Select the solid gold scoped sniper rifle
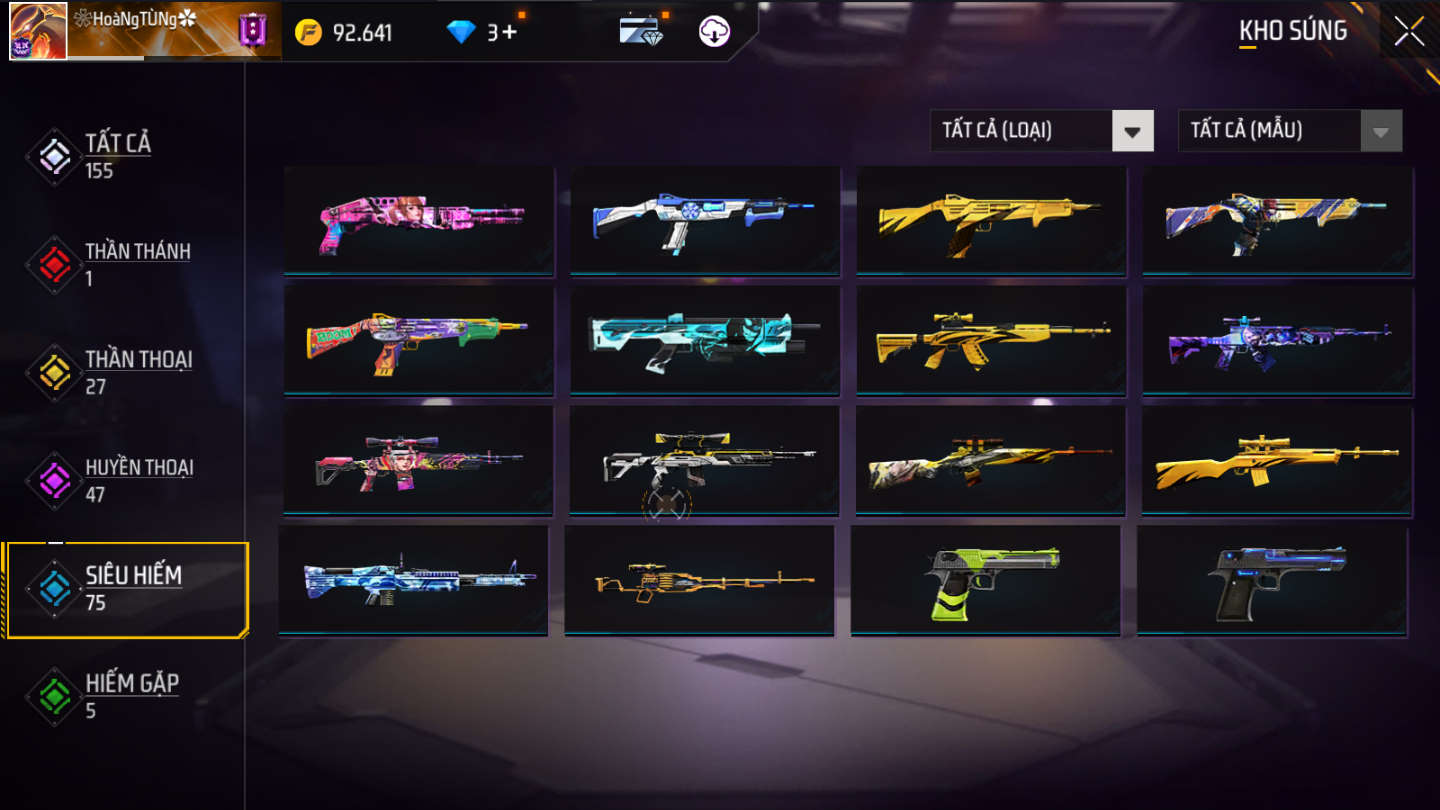The image size is (1440, 810). [1277, 460]
